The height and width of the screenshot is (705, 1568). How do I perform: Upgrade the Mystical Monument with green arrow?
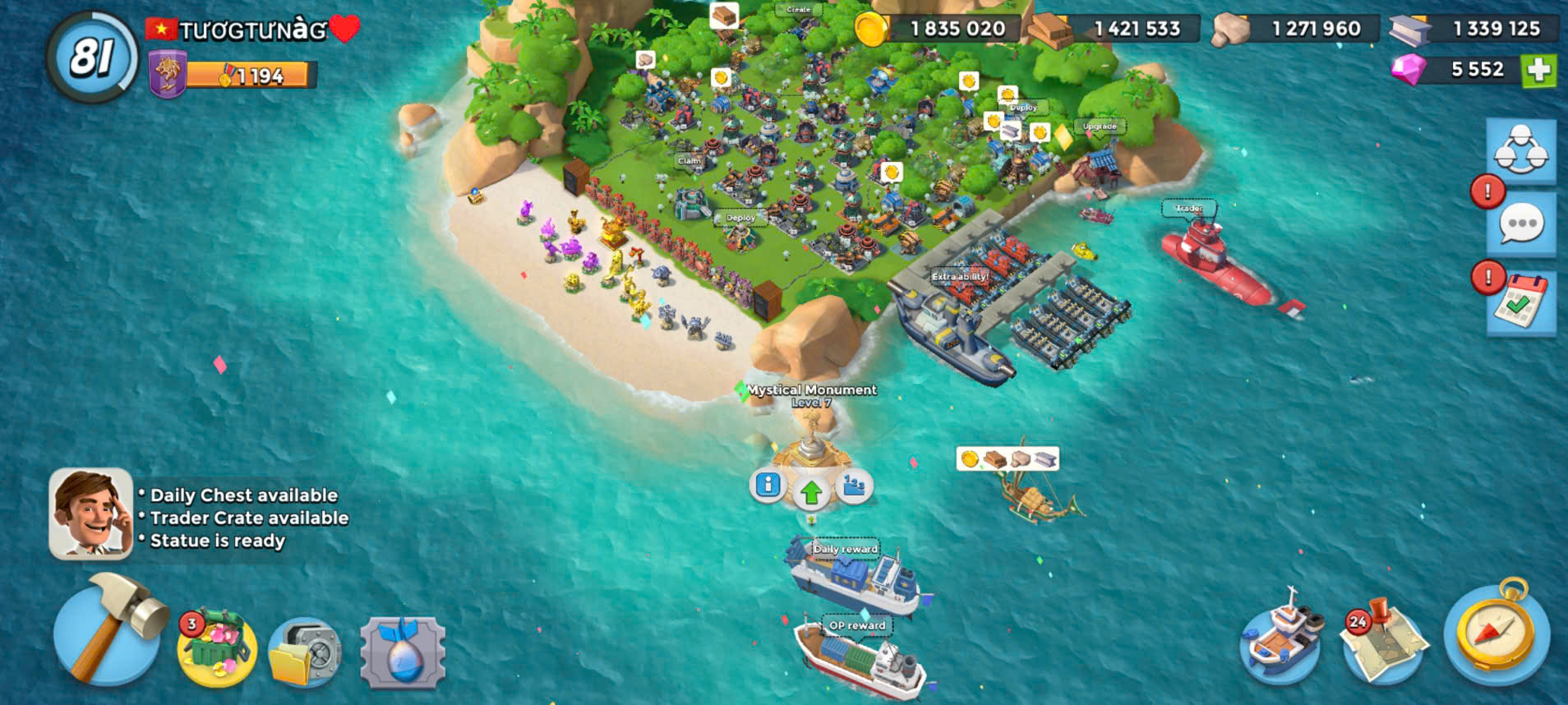point(811,492)
